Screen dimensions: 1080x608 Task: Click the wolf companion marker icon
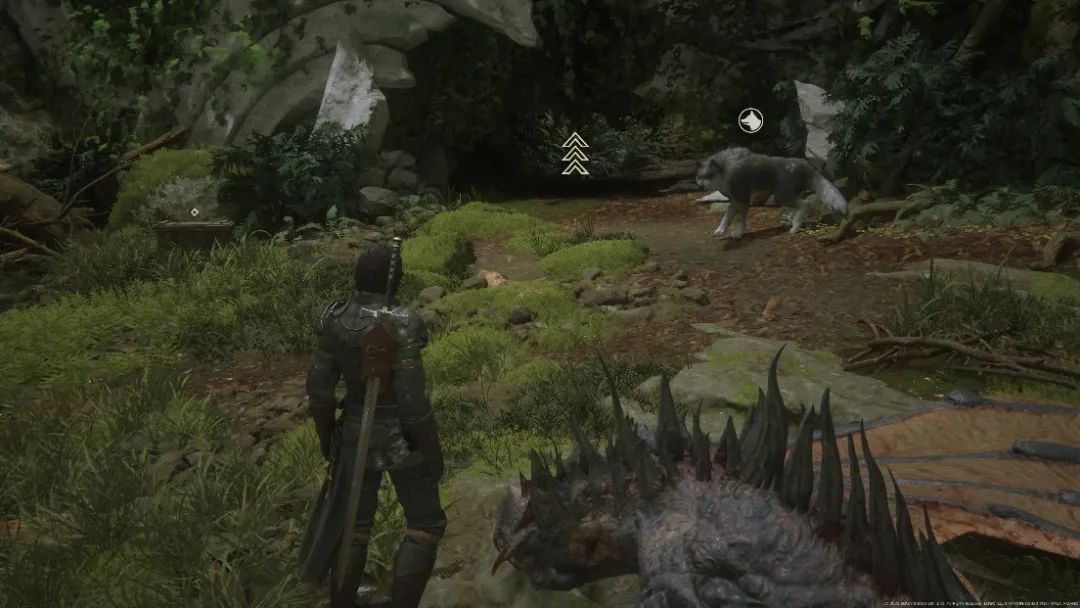tap(750, 121)
